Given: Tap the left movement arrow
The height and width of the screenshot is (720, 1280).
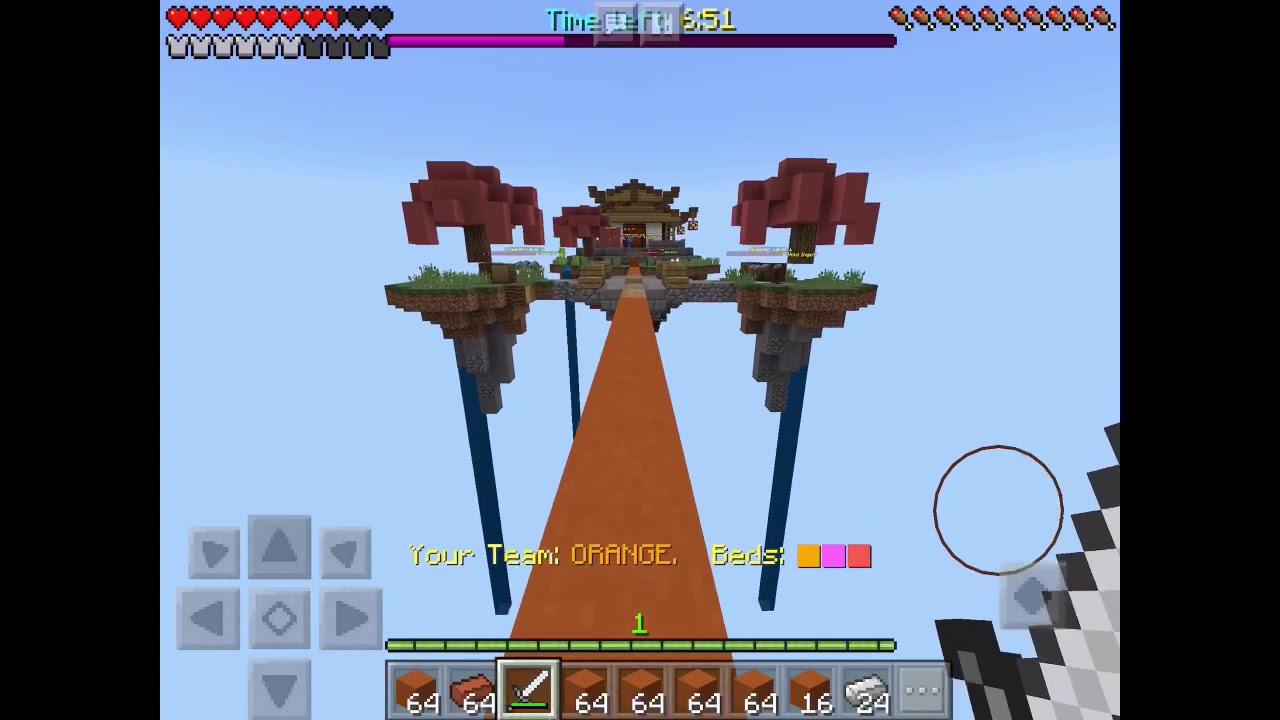Looking at the screenshot, I should [x=208, y=617].
